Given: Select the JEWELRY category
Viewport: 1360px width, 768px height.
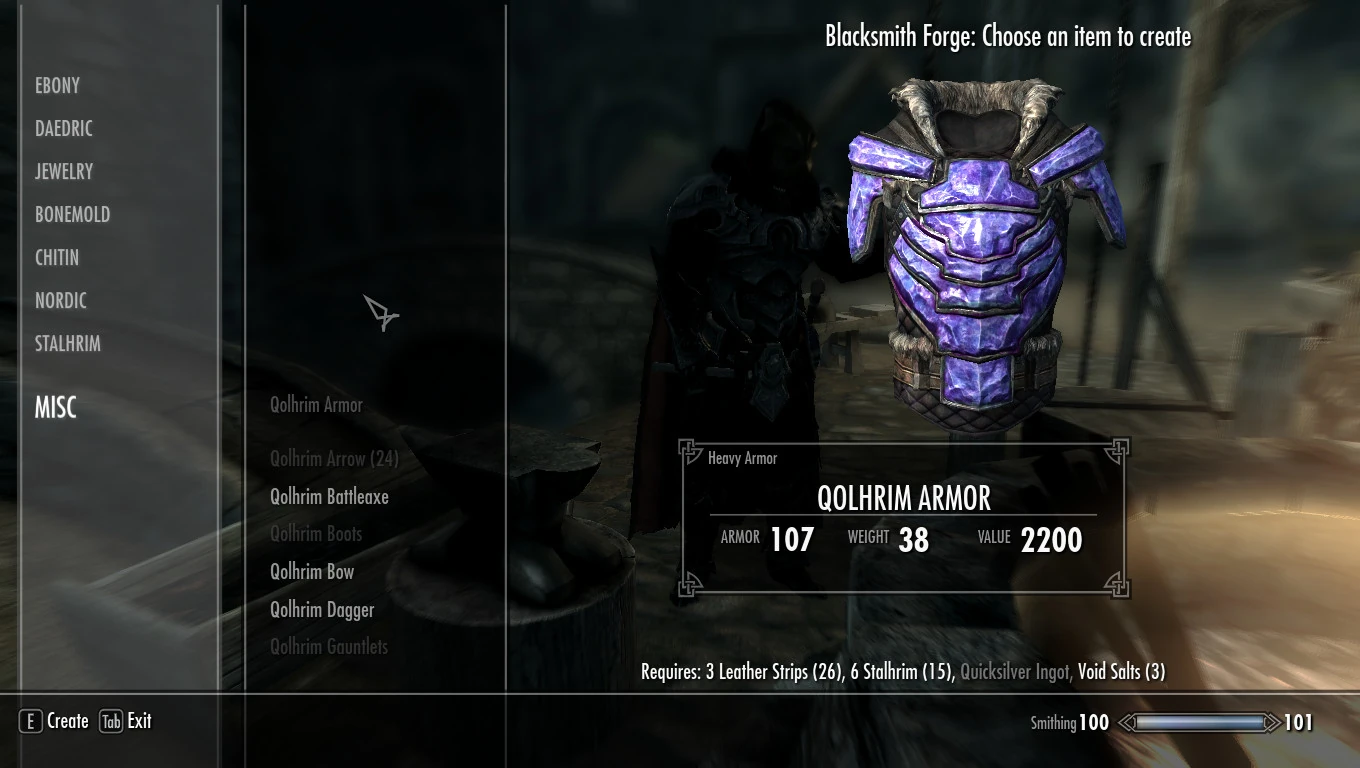Looking at the screenshot, I should pyautogui.click(x=64, y=171).
